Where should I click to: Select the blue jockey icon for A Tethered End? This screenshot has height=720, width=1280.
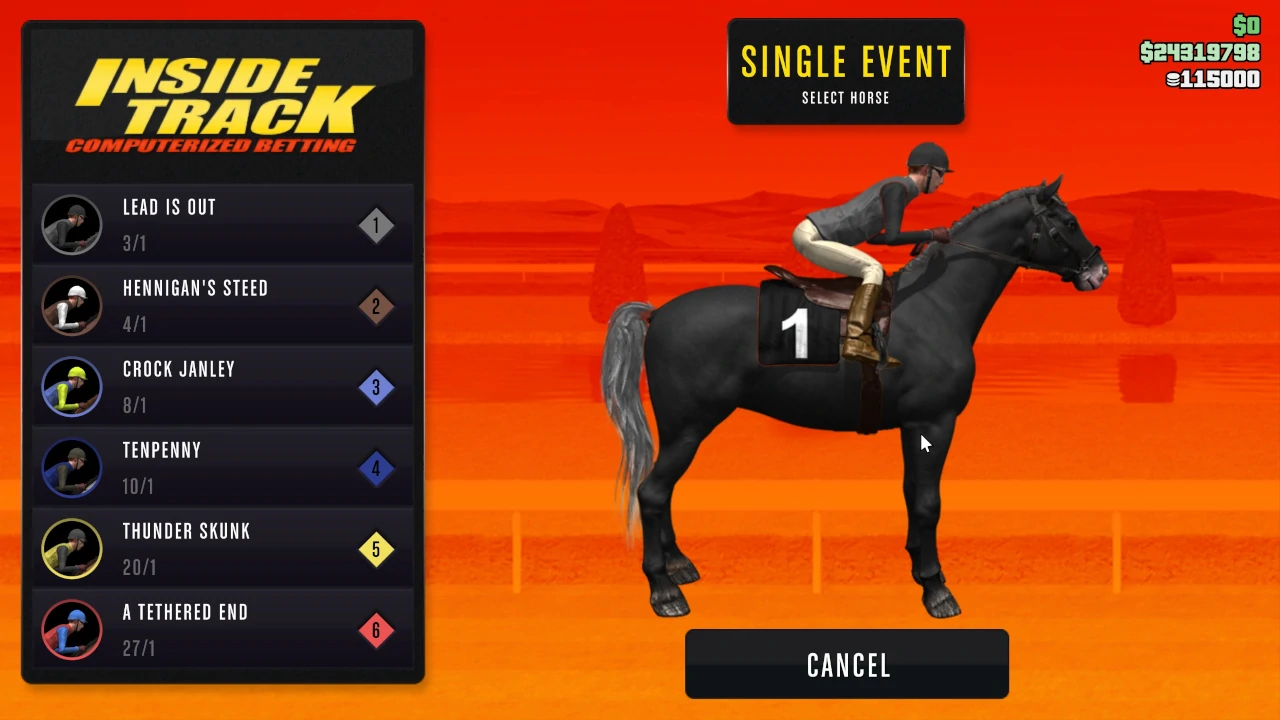click(x=71, y=630)
